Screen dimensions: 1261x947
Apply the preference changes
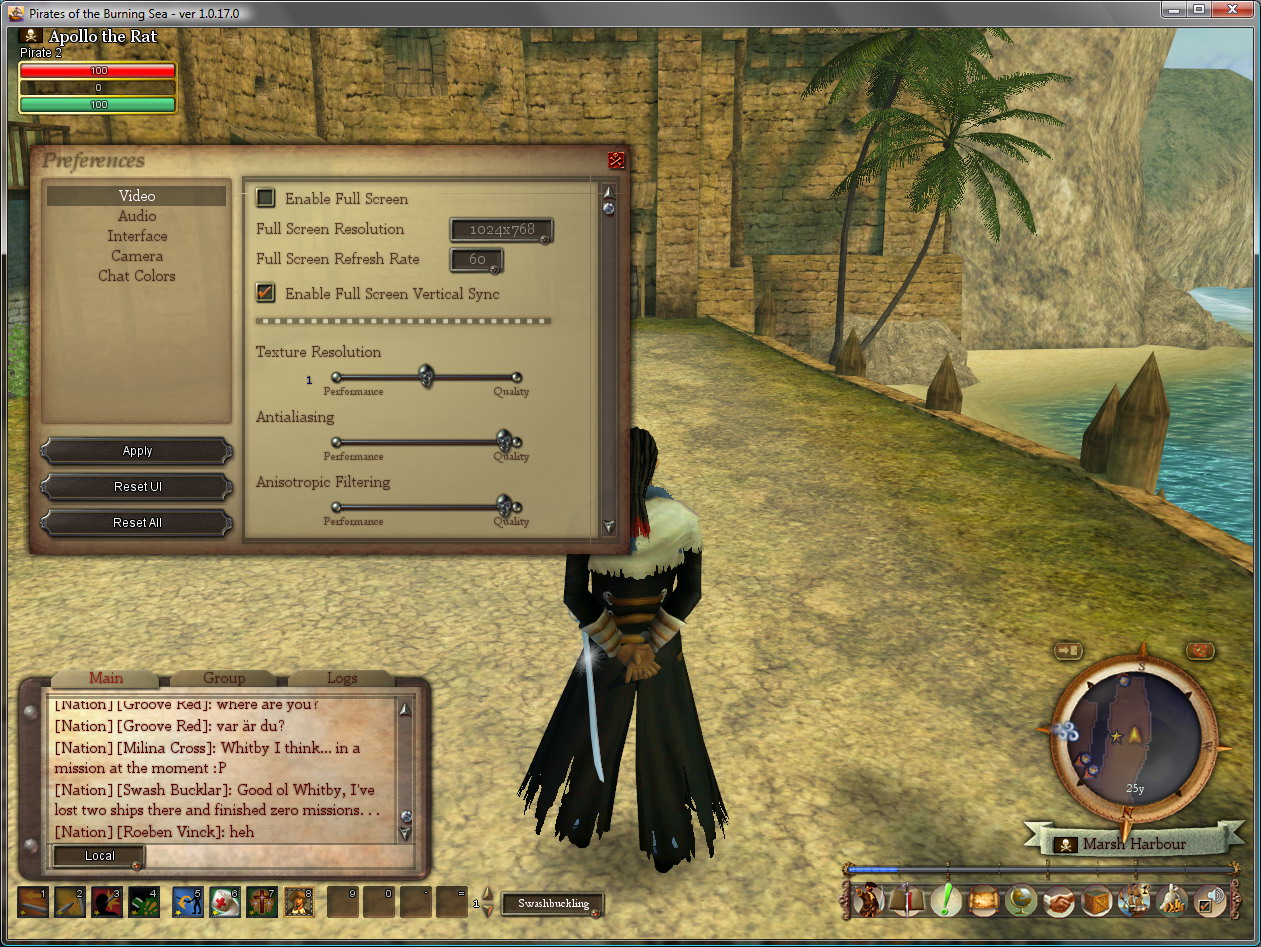tap(137, 451)
